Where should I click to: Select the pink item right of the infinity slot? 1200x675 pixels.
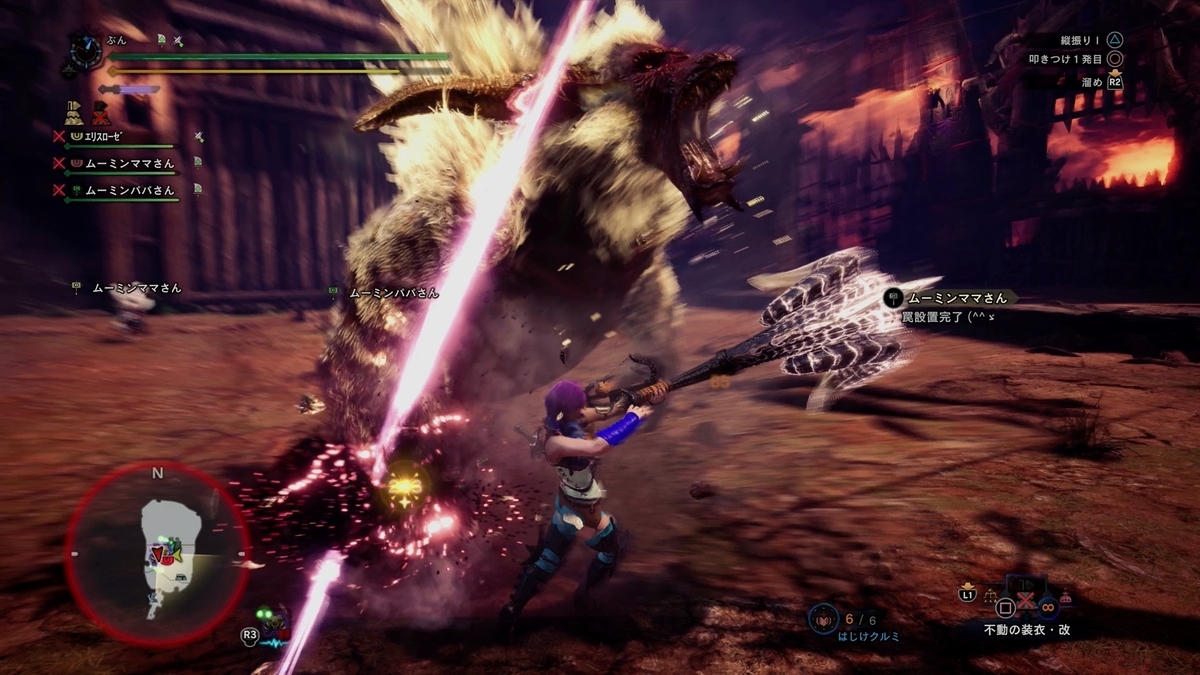[1064, 599]
